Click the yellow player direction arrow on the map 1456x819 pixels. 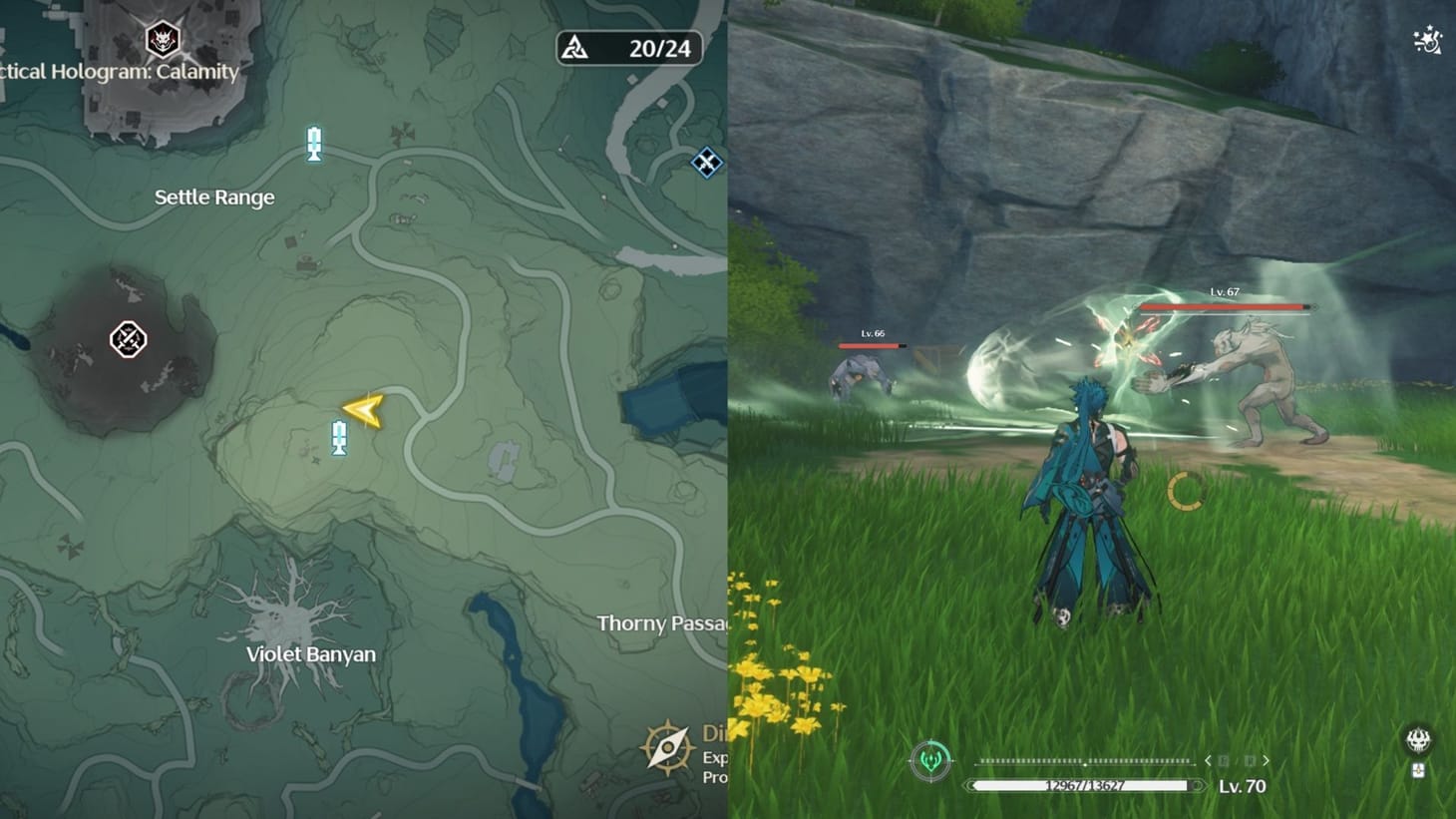point(363,409)
